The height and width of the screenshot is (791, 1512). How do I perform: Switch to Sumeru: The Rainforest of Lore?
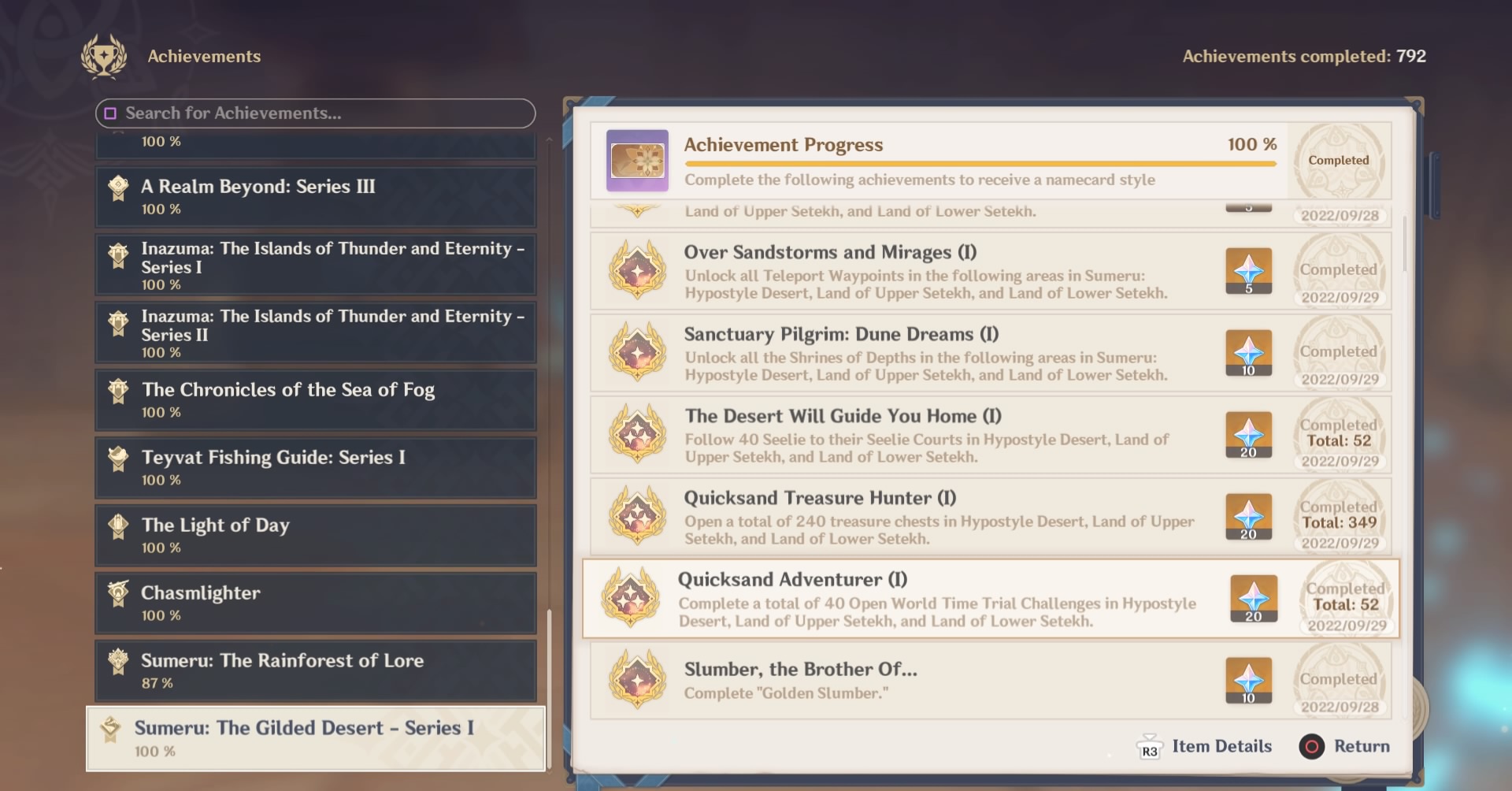[315, 670]
